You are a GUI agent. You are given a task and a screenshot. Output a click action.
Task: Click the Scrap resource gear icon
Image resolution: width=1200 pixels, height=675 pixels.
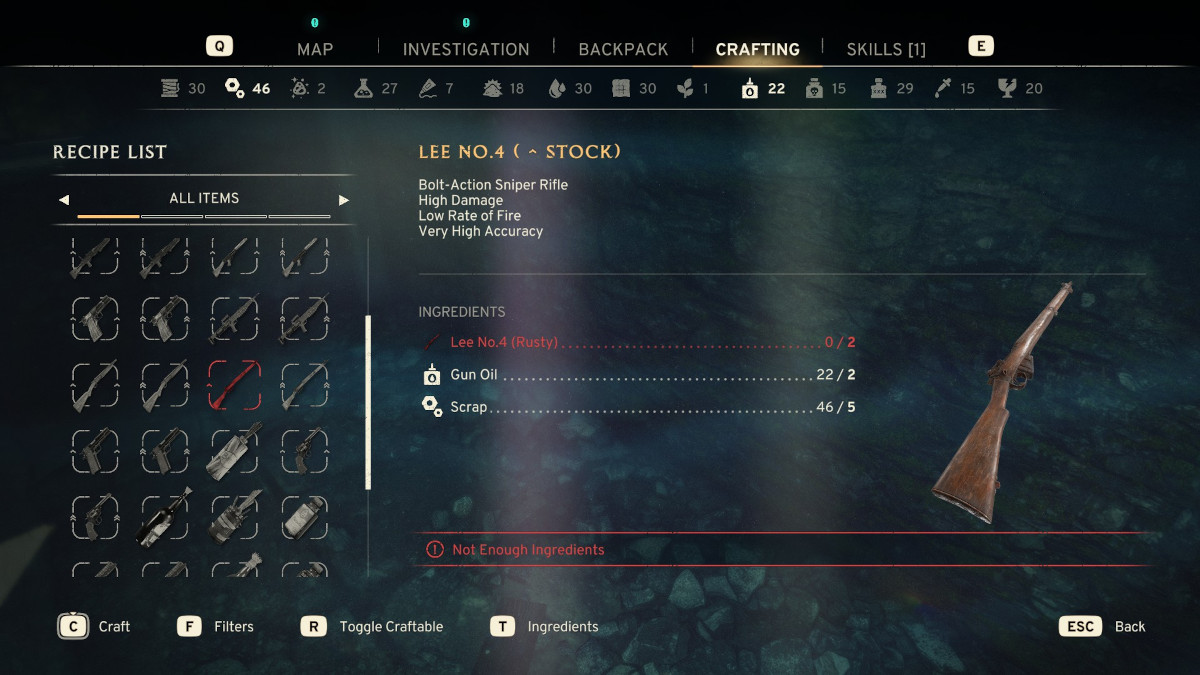click(x=235, y=88)
